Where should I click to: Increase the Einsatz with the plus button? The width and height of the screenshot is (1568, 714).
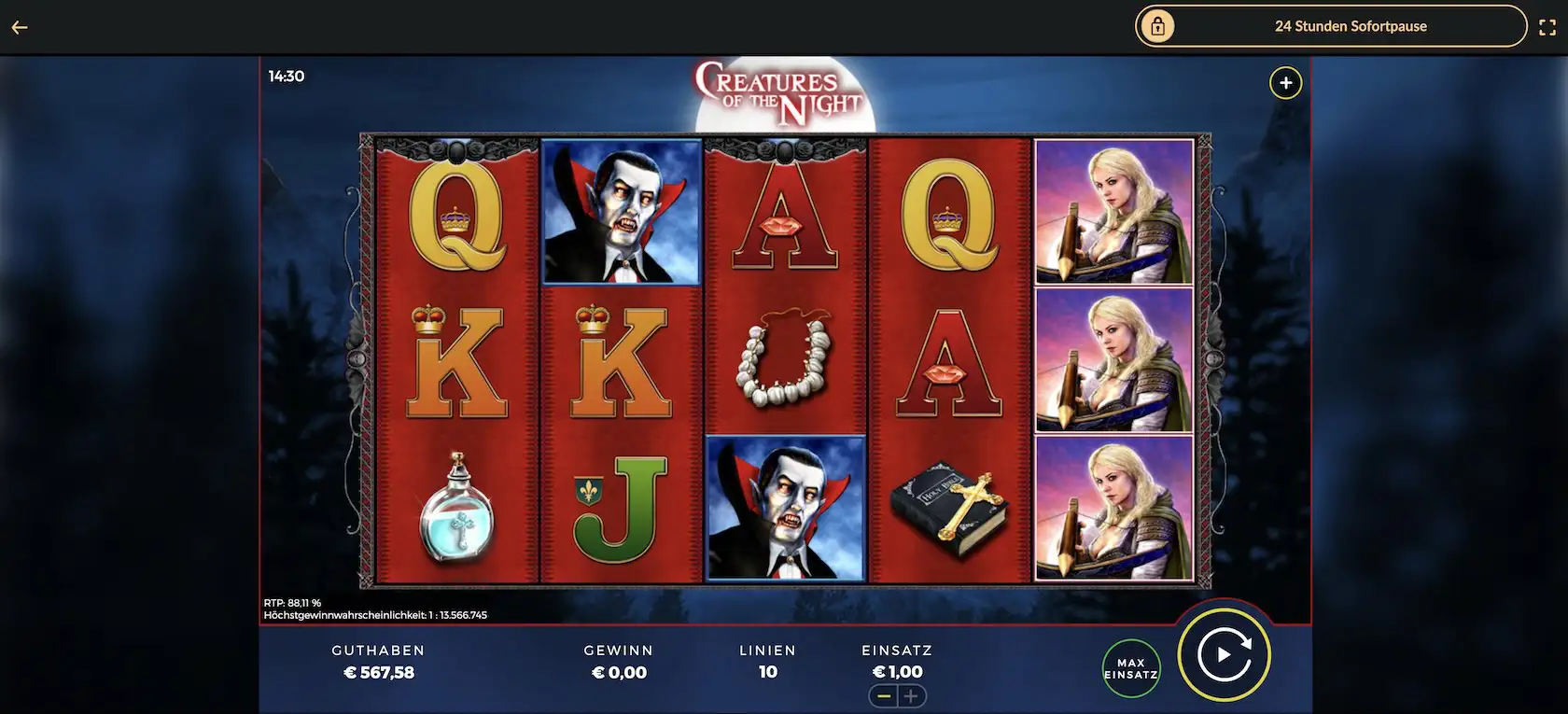(x=911, y=696)
